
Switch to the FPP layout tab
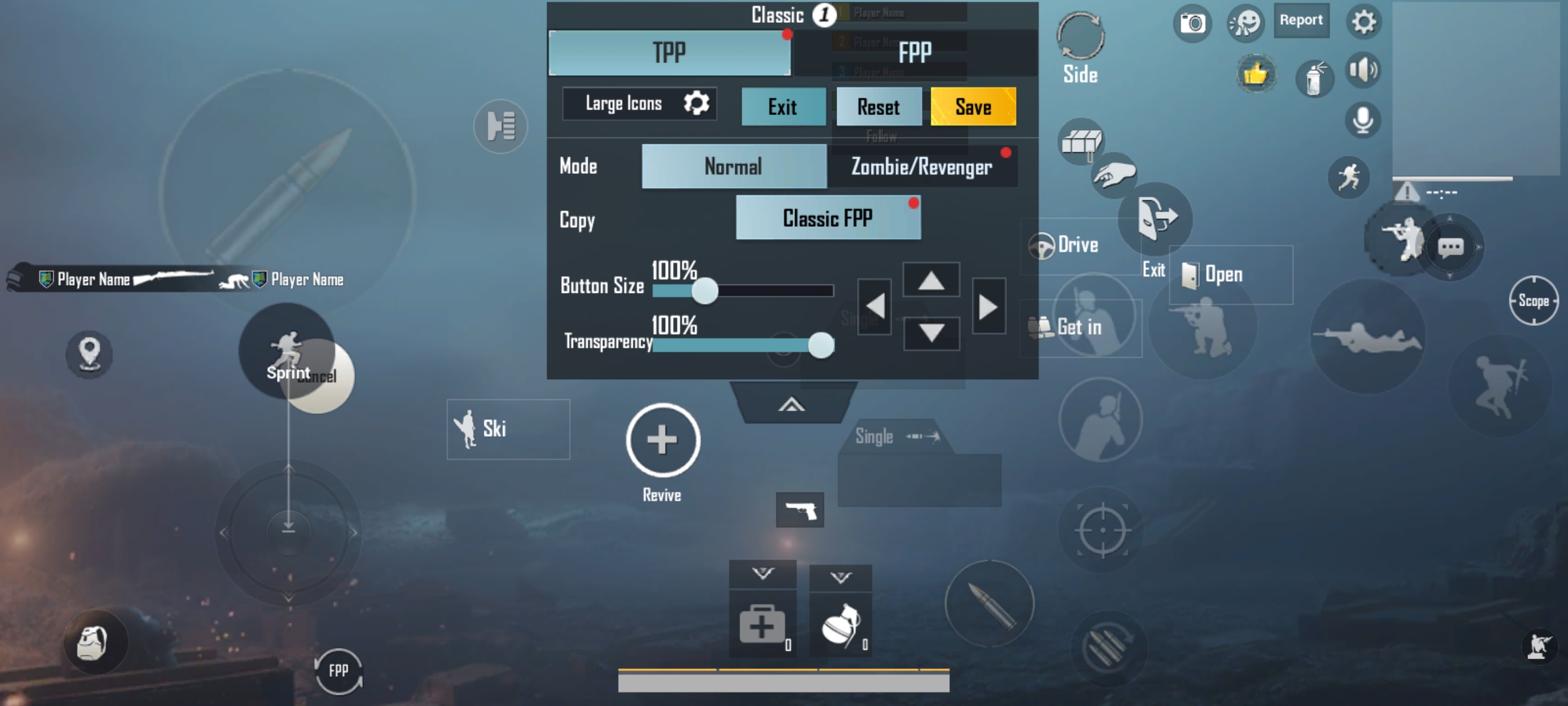pos(916,52)
